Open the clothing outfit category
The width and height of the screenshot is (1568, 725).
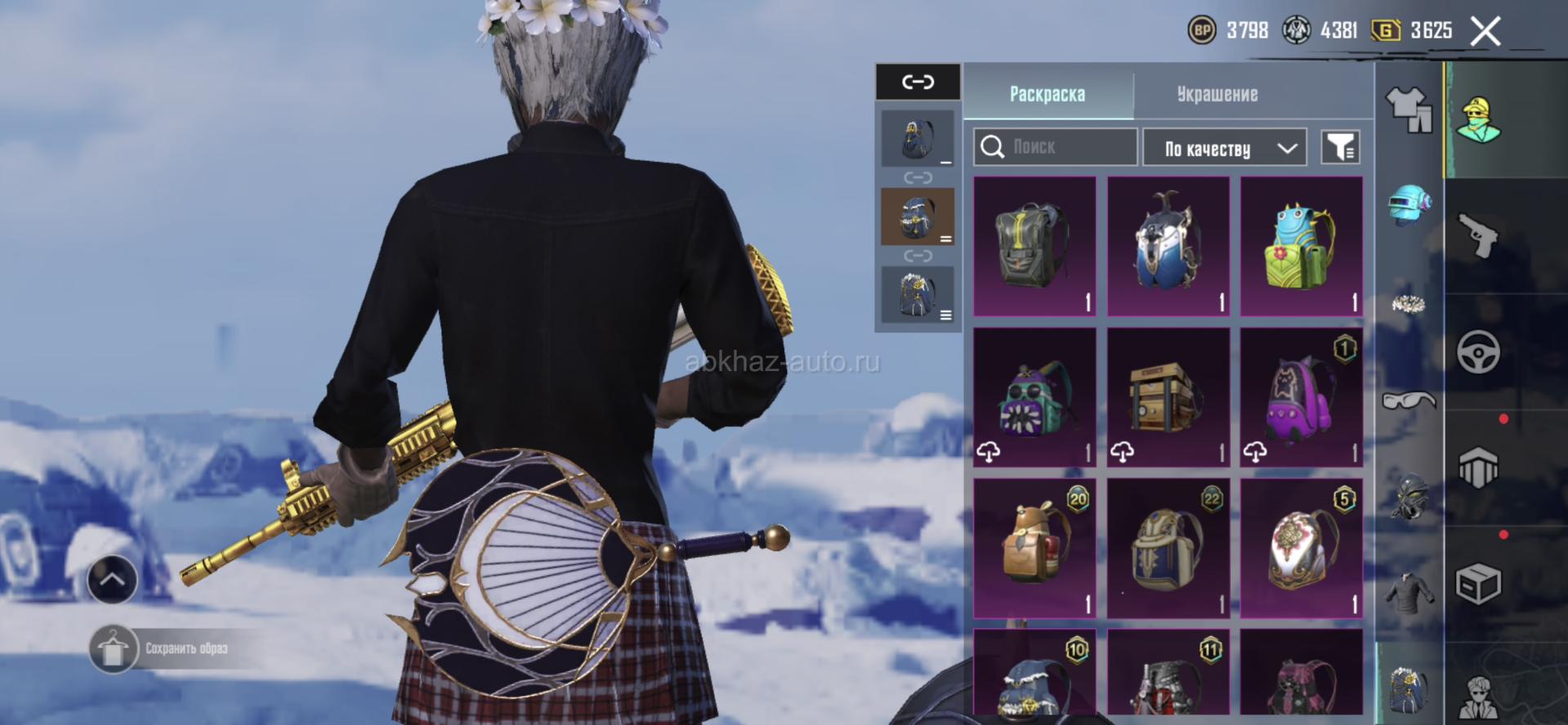point(1409,110)
